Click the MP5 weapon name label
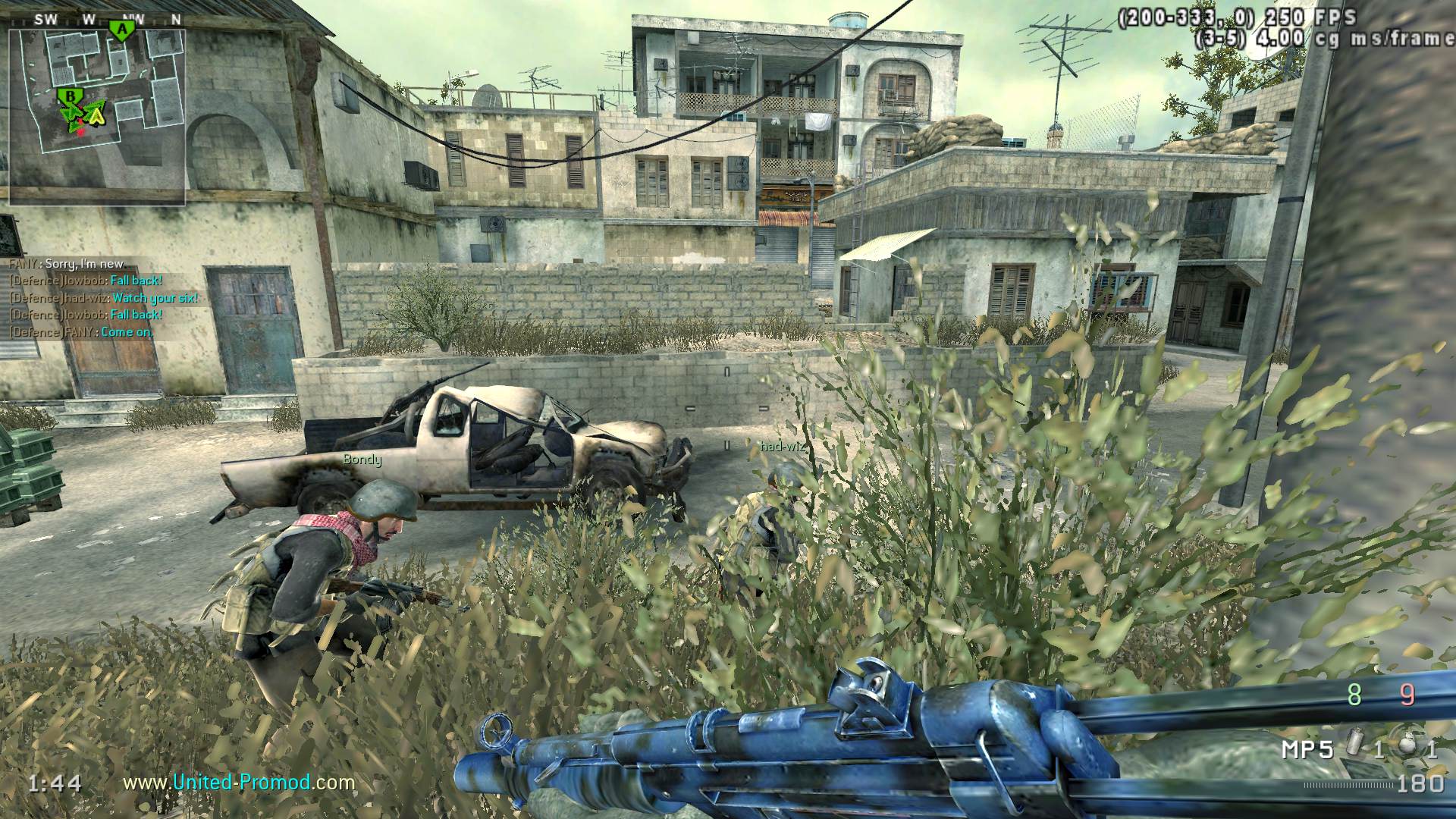Screen dimensions: 1456x819 [1307, 750]
